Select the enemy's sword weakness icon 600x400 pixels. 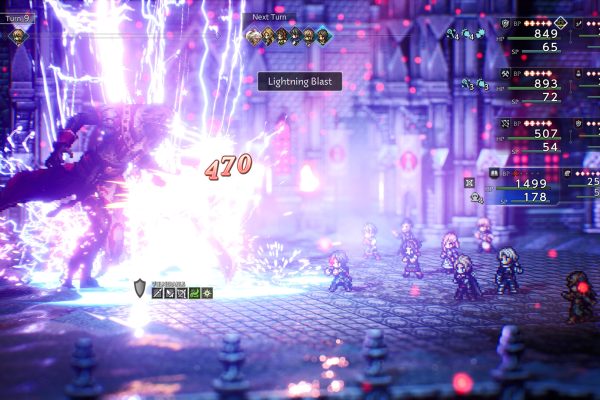tap(158, 293)
